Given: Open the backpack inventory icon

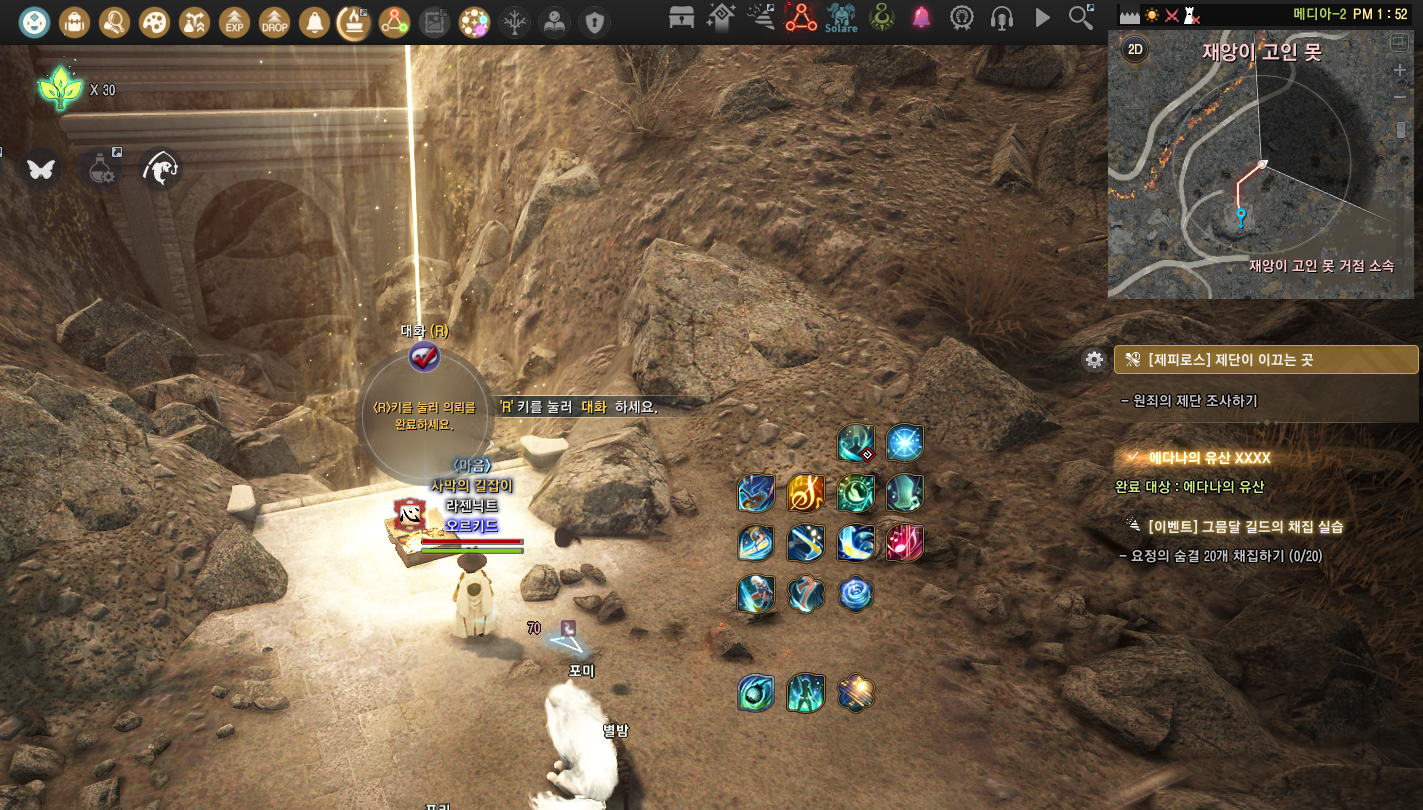Looking at the screenshot, I should pyautogui.click(x=74, y=20).
